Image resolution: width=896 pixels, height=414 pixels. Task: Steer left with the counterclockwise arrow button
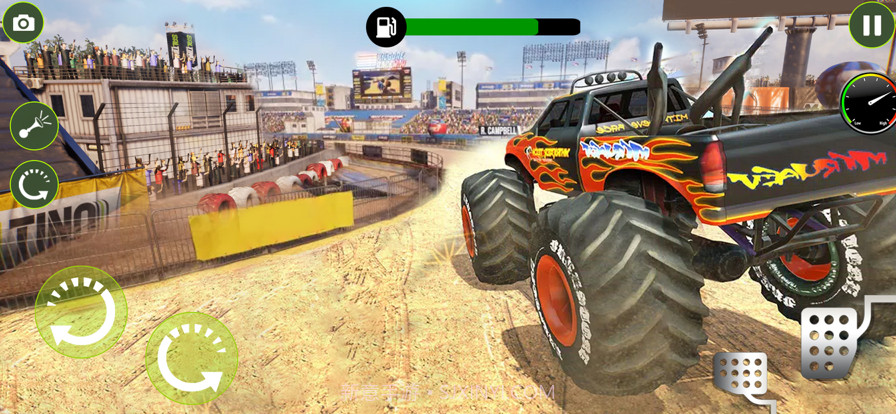coord(81,312)
